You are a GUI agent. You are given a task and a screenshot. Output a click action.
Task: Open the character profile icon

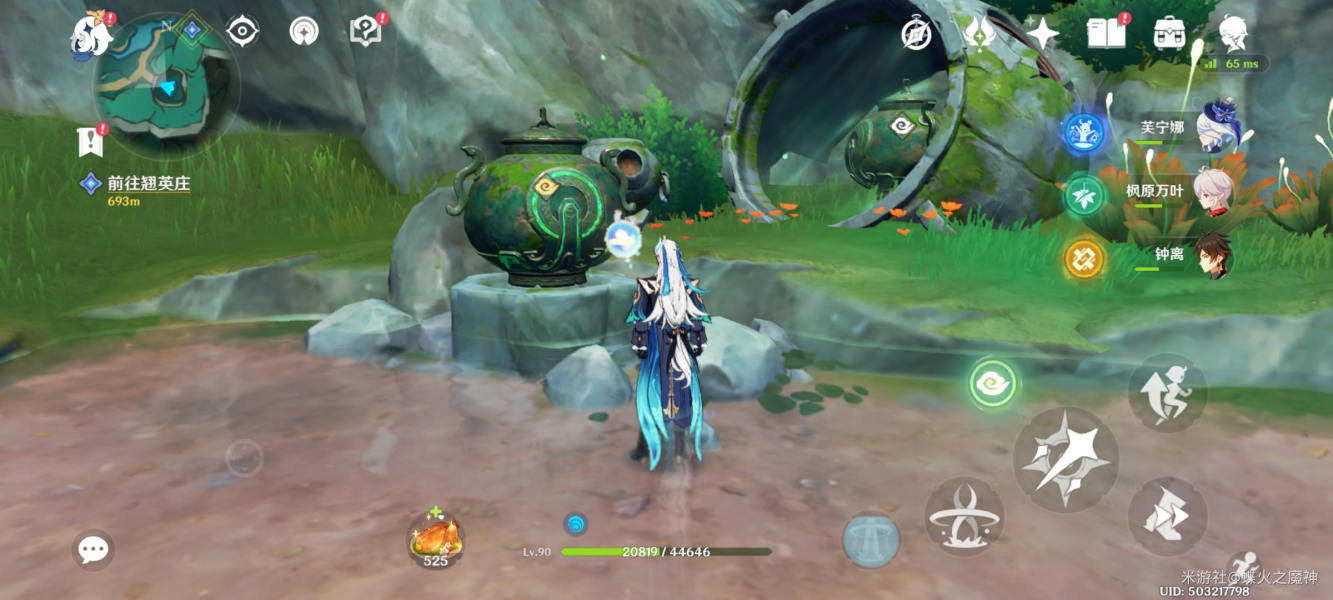(1232, 33)
